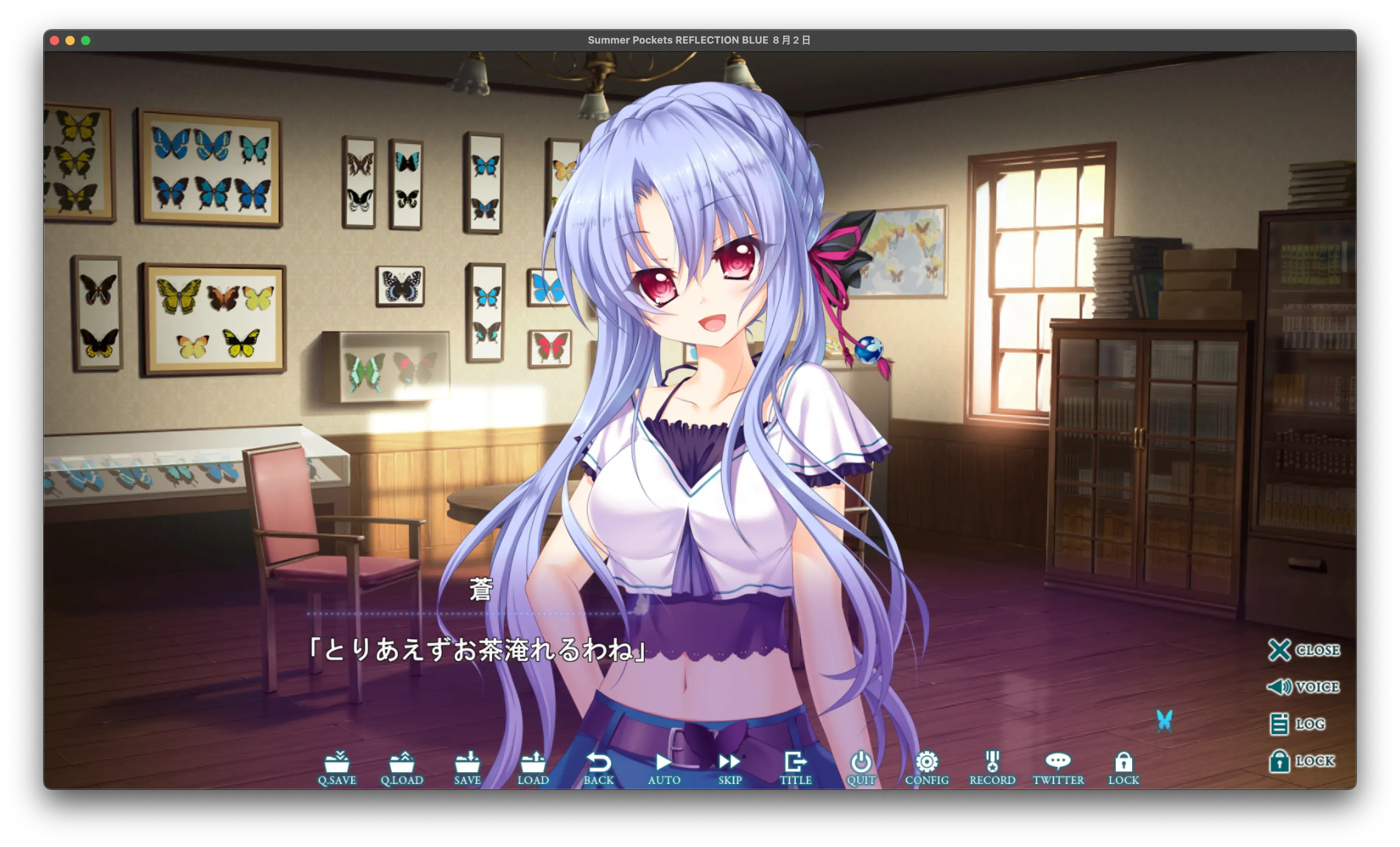The width and height of the screenshot is (1400, 847).
Task: Minimize the window with the yellow button
Action: pyautogui.click(x=70, y=40)
